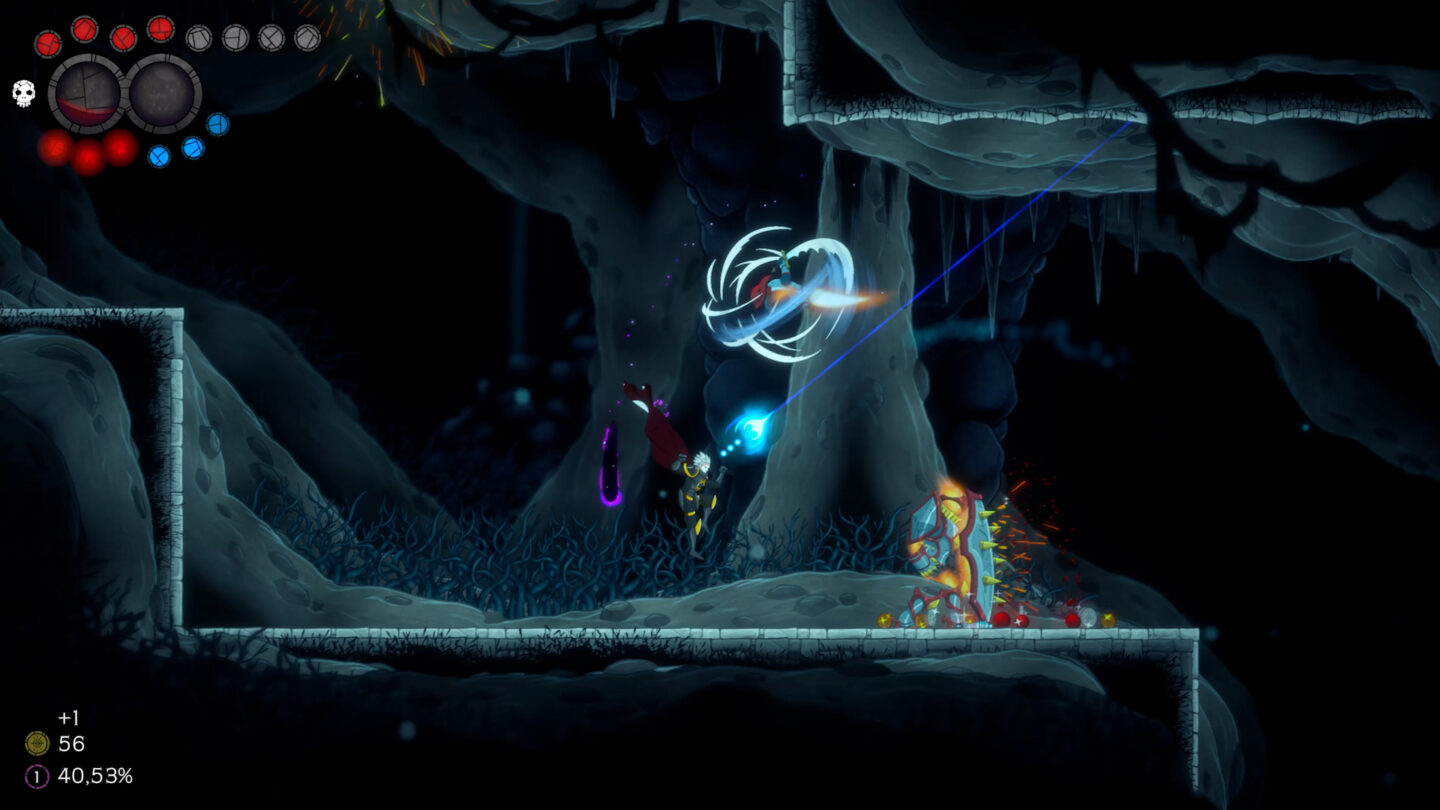This screenshot has height=810, width=1440.
Task: Click the +1 currency gain indicator
Action: pyautogui.click(x=69, y=718)
